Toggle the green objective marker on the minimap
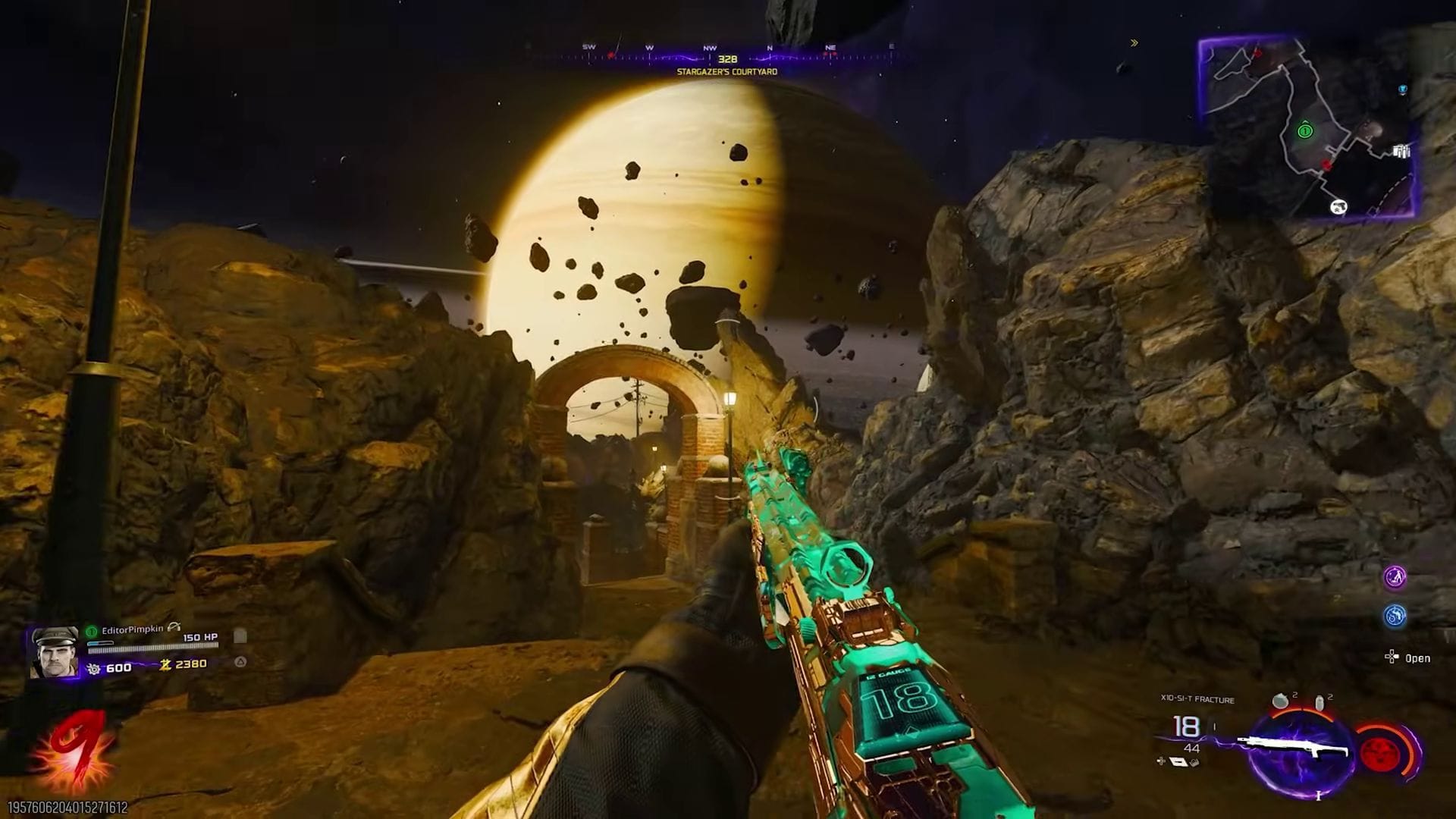 [x=1305, y=130]
